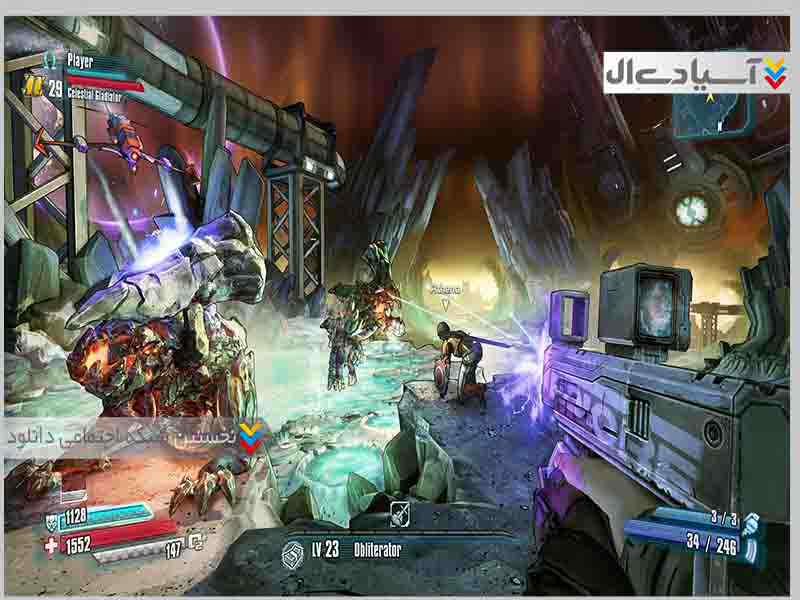The height and width of the screenshot is (600, 800).
Task: Select the Celestial Gladiator target level badge
Action: click(34, 87)
